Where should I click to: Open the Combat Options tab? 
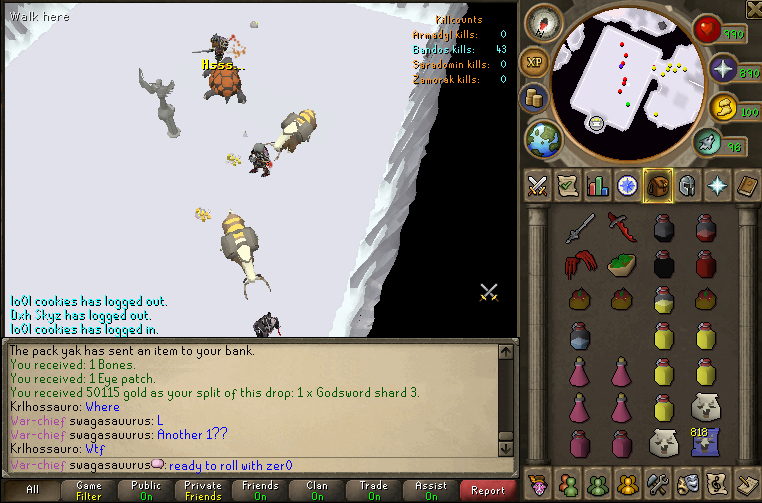click(537, 185)
